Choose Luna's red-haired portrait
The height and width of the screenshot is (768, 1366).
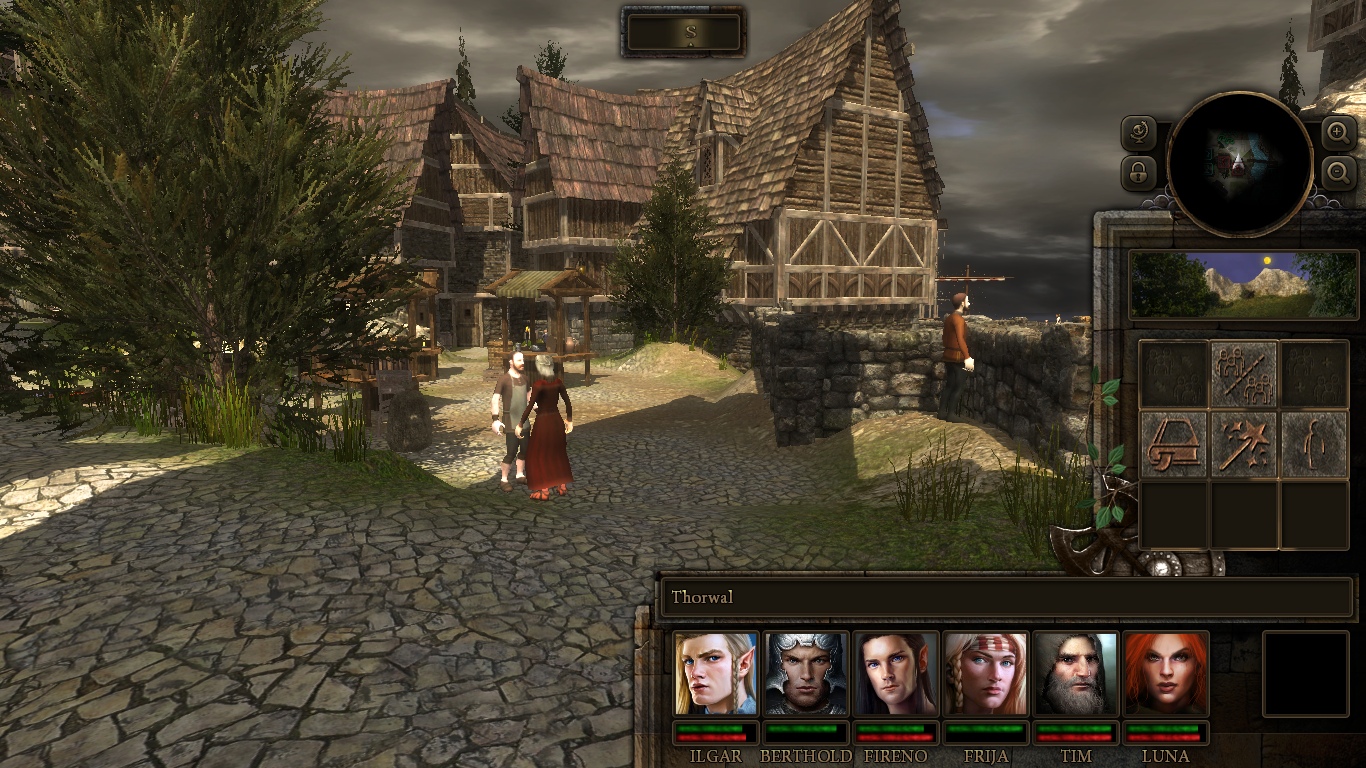click(x=1166, y=673)
